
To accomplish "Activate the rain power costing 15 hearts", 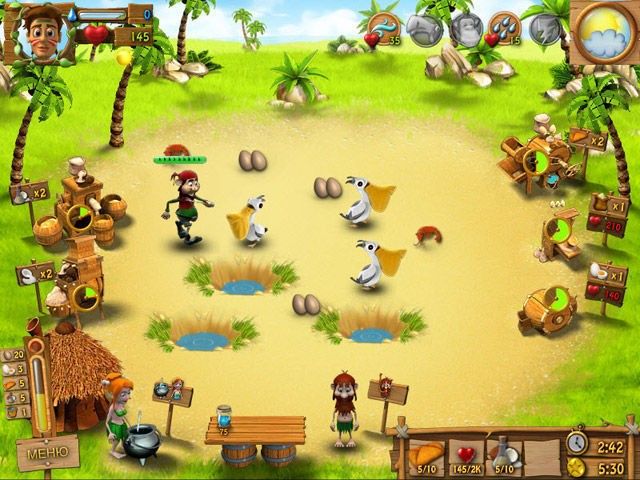I will (503, 28).
